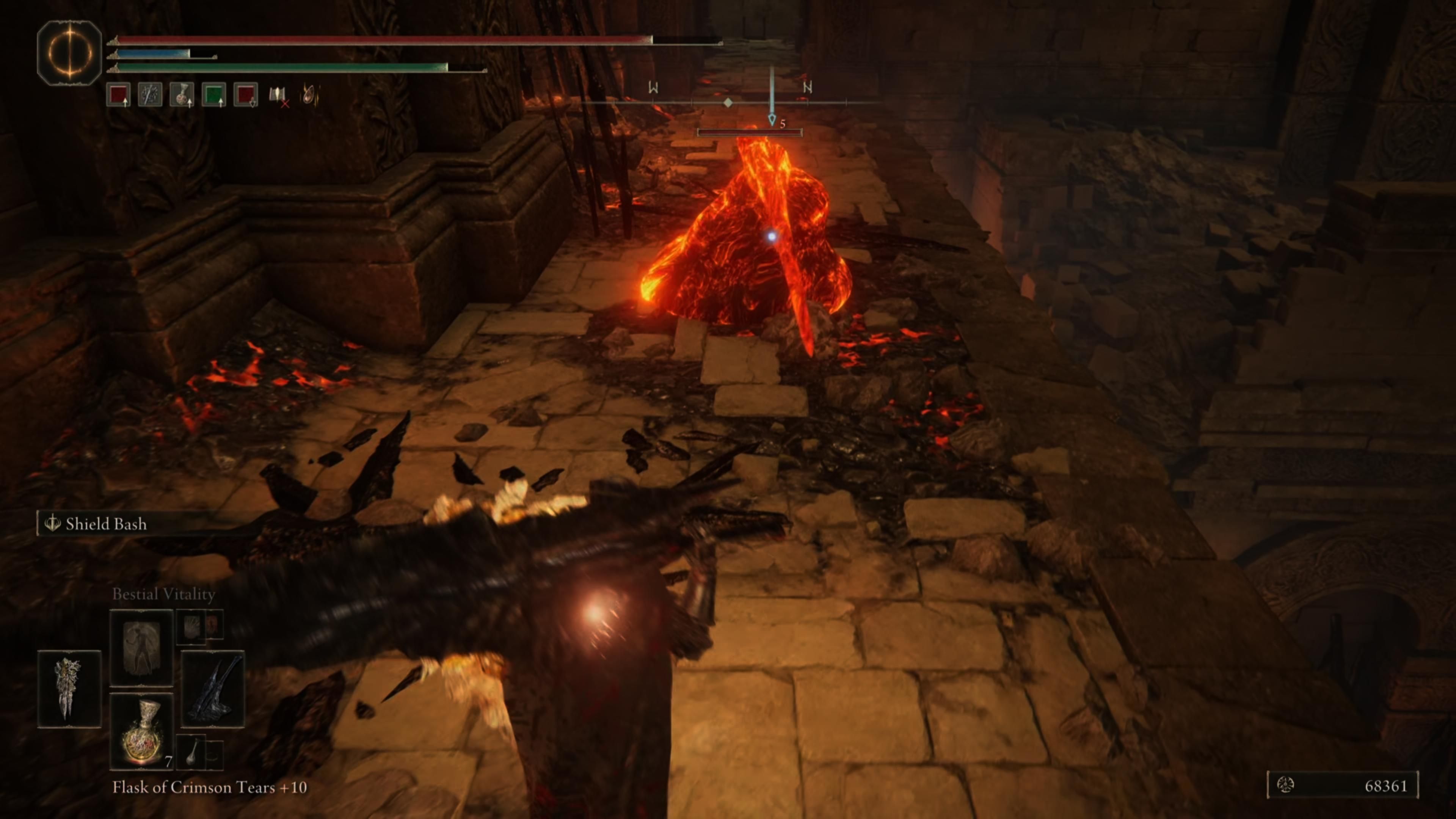Viewport: 1456px width, 819px height.
Task: Select the right-hand black greatsword weapon slot
Action: click(213, 690)
